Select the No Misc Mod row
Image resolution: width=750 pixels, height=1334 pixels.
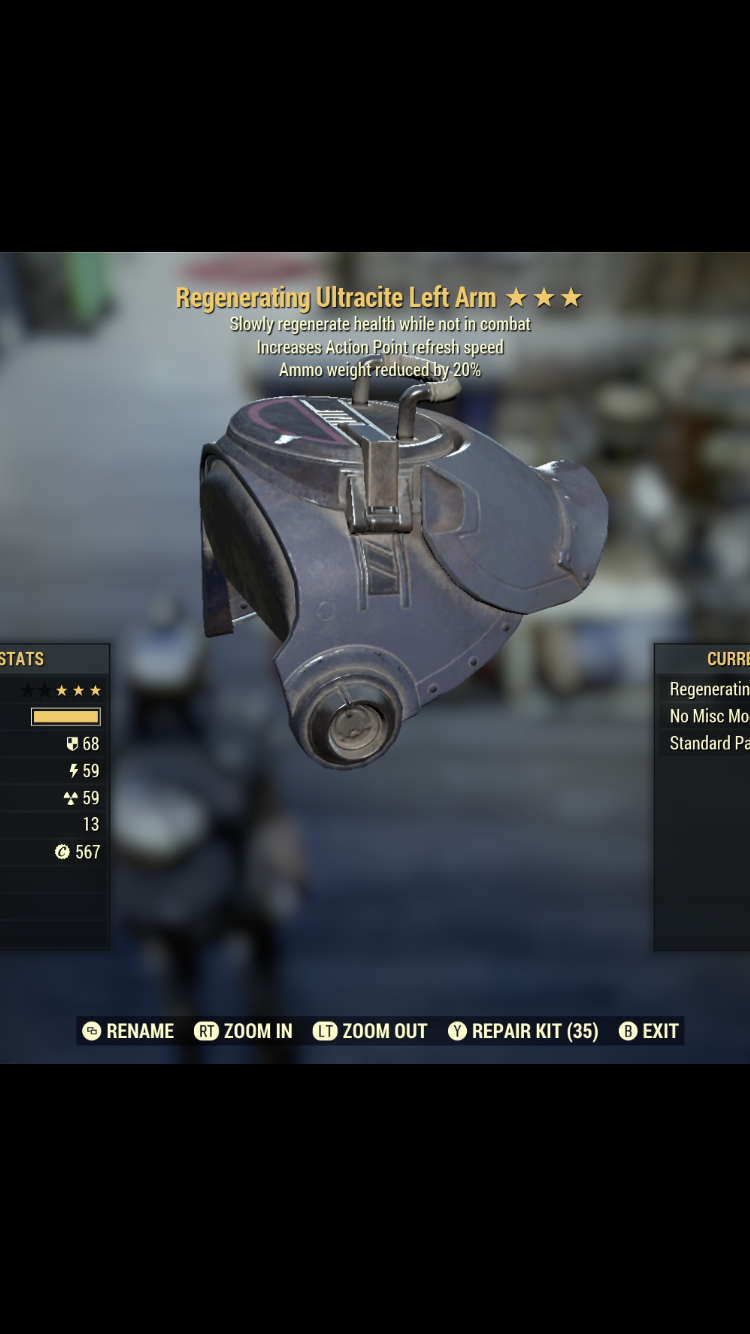click(708, 716)
